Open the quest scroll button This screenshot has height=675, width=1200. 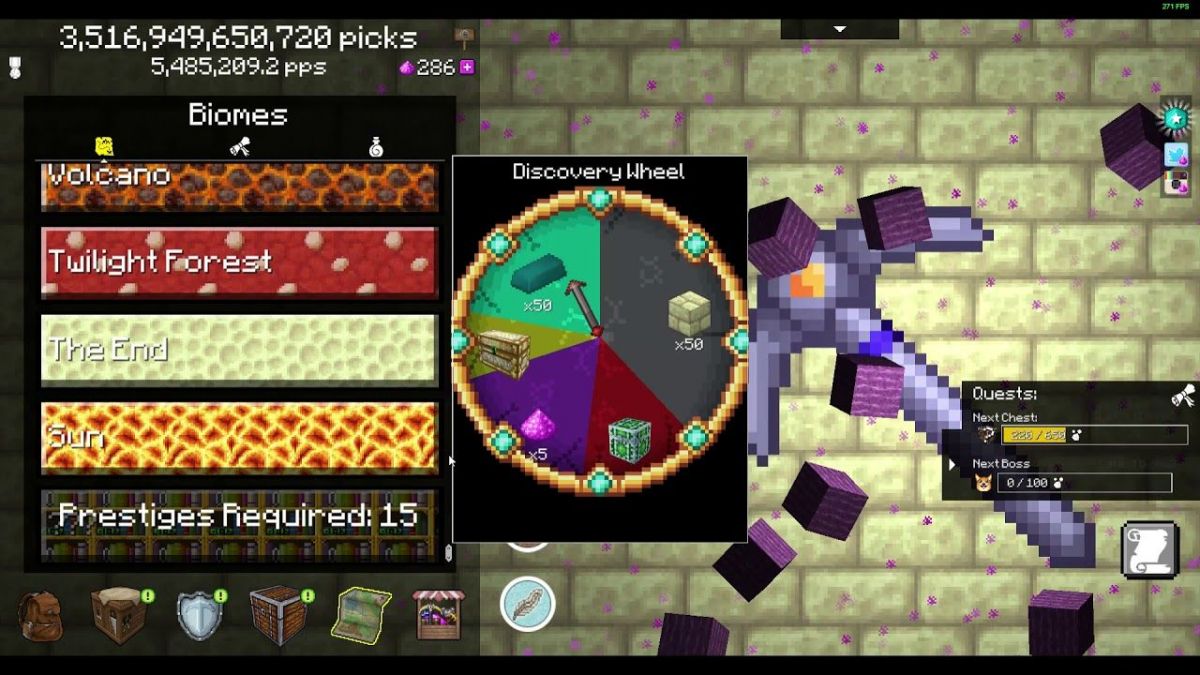[x=1148, y=550]
